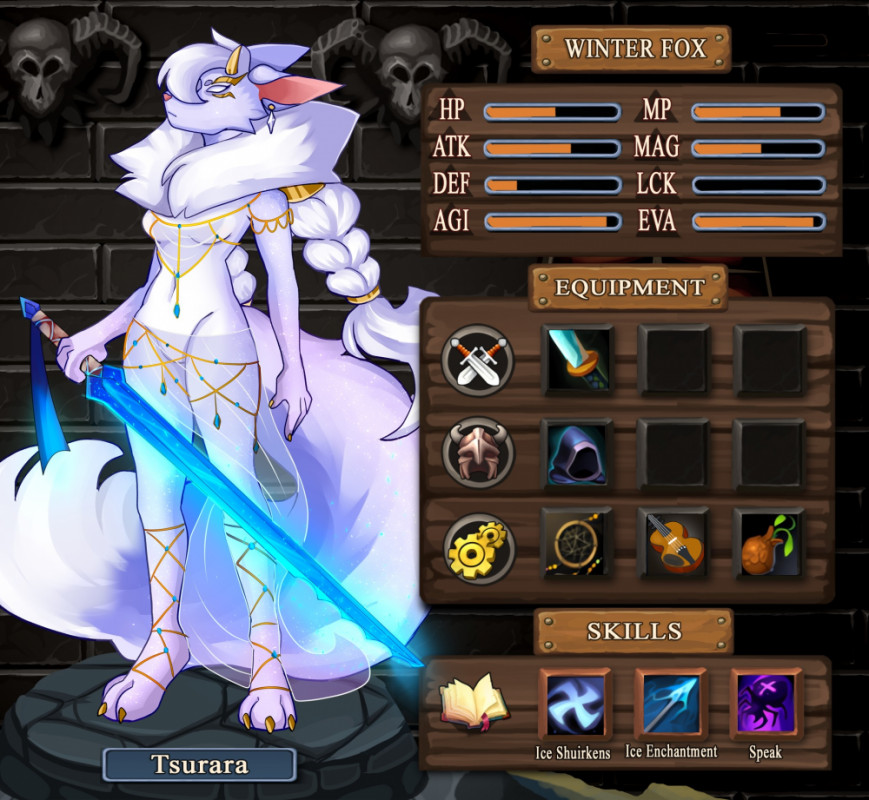The image size is (869, 800).
Task: Select the violin accessory slot
Action: click(674, 544)
